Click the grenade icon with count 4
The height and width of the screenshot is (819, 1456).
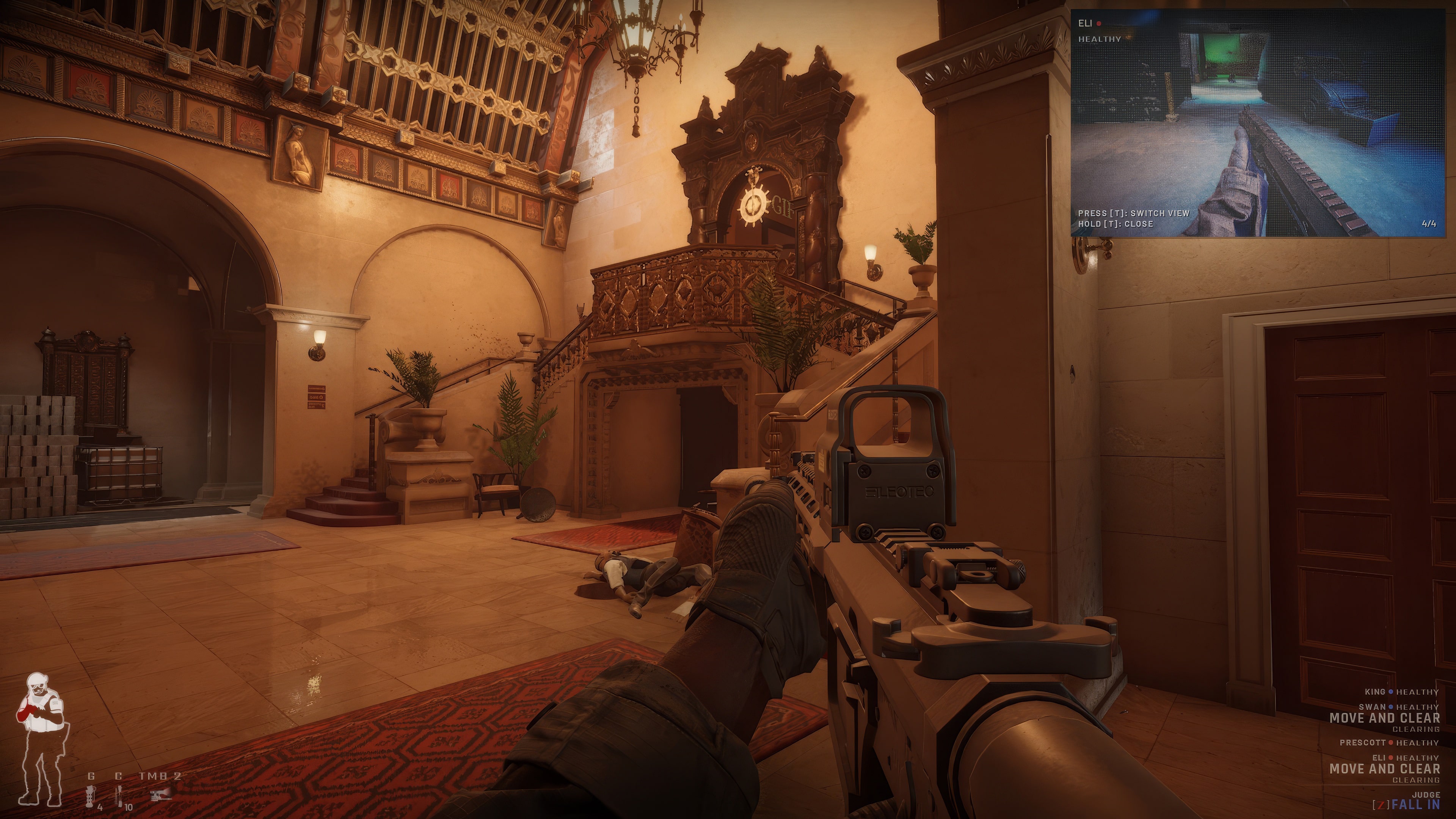pyautogui.click(x=91, y=796)
